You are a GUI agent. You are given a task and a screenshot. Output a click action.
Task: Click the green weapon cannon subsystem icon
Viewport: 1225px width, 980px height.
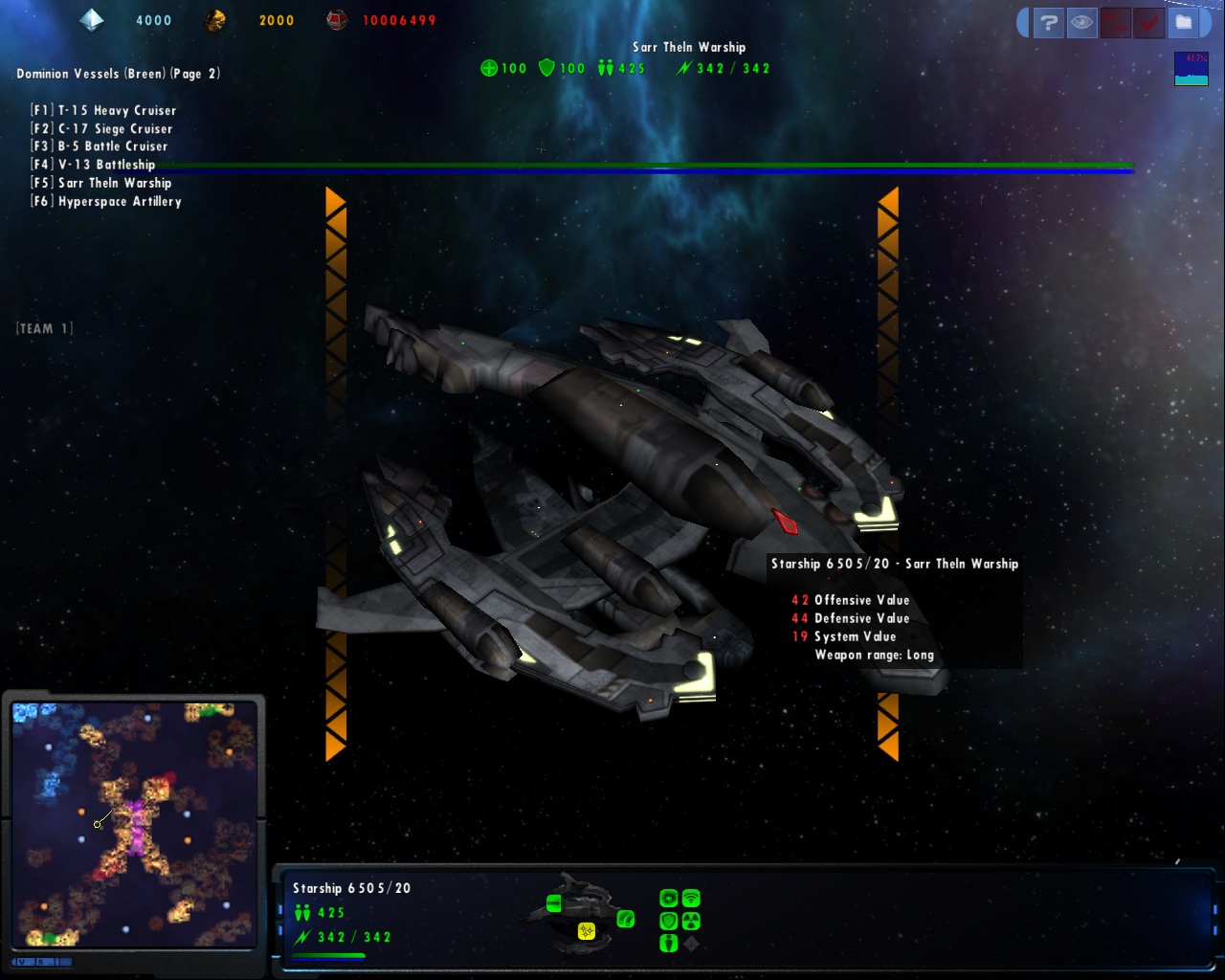click(554, 902)
